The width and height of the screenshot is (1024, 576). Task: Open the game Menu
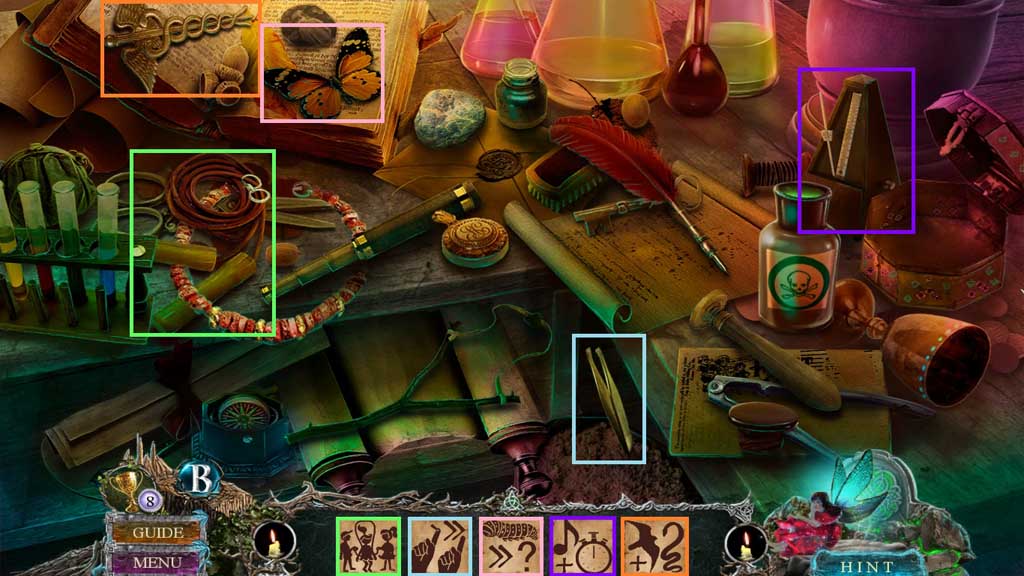157,562
